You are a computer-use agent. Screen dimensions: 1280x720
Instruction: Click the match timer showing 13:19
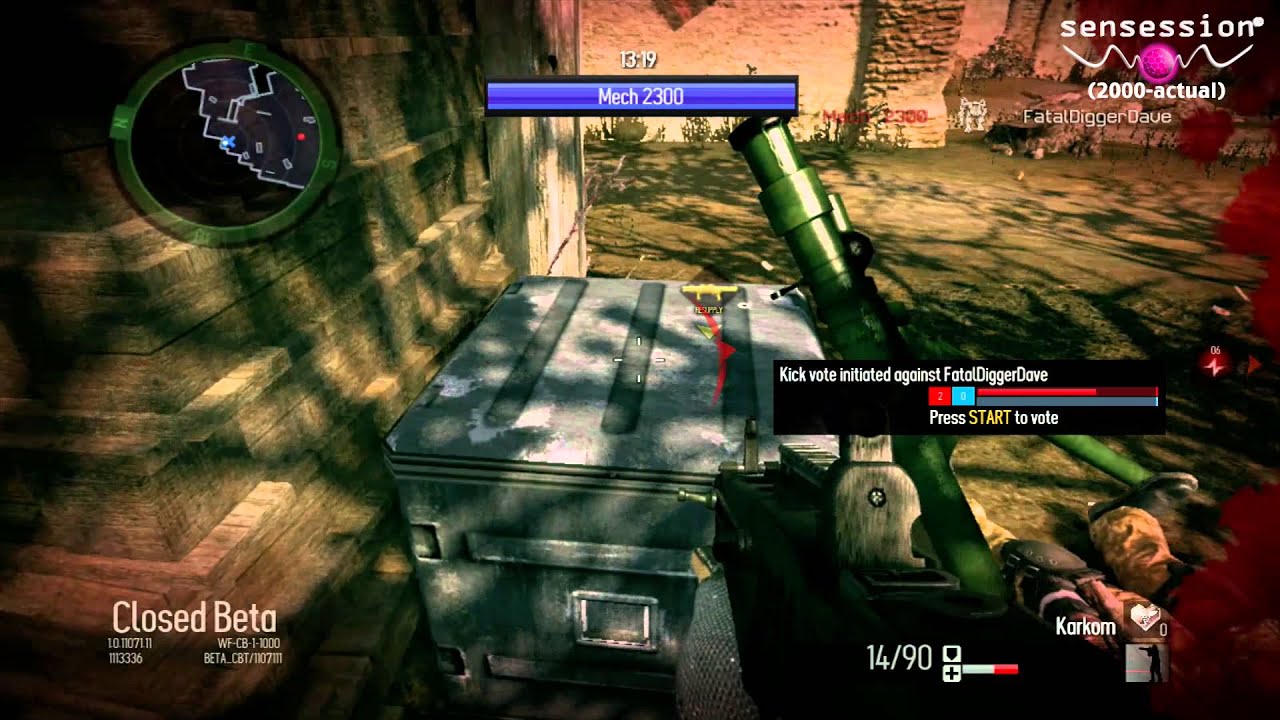click(637, 59)
